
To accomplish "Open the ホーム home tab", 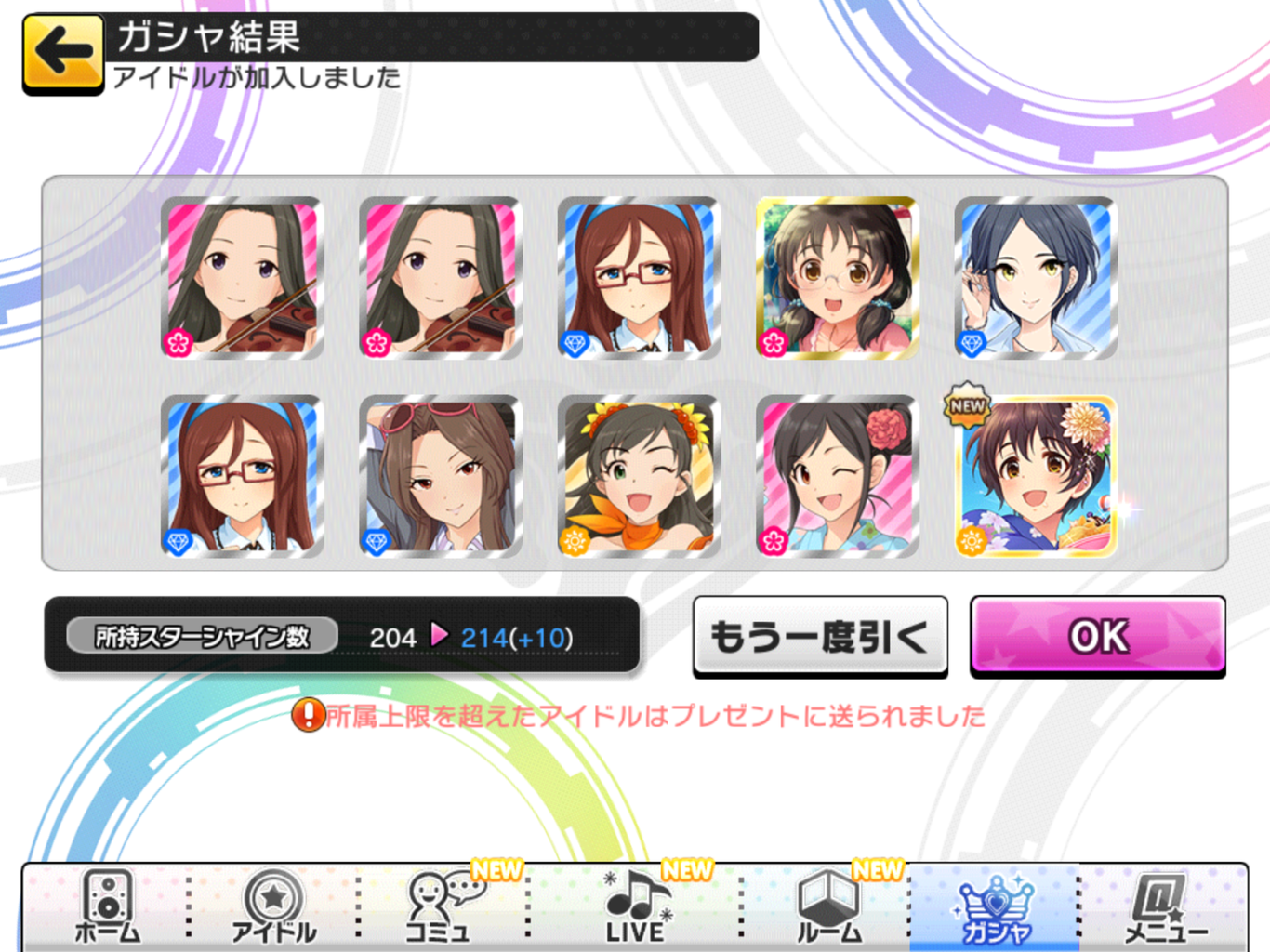I will tap(107, 908).
